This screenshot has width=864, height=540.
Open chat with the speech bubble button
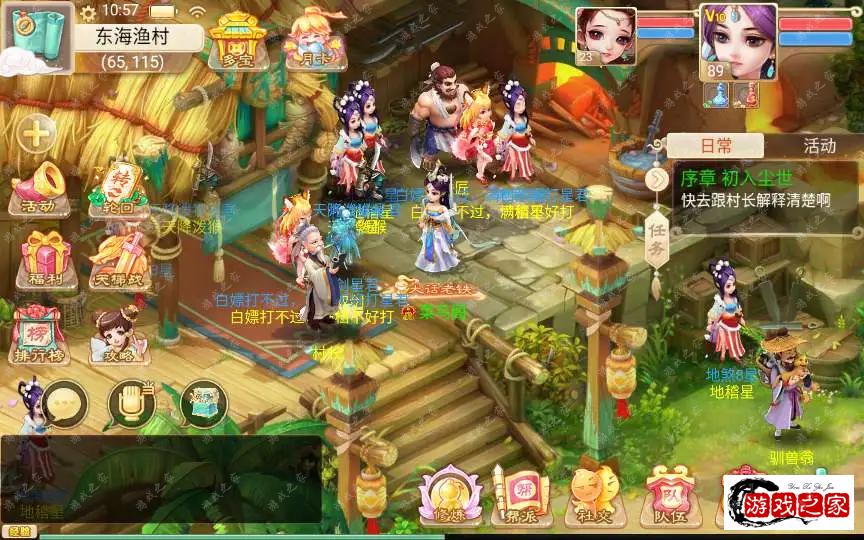point(64,403)
